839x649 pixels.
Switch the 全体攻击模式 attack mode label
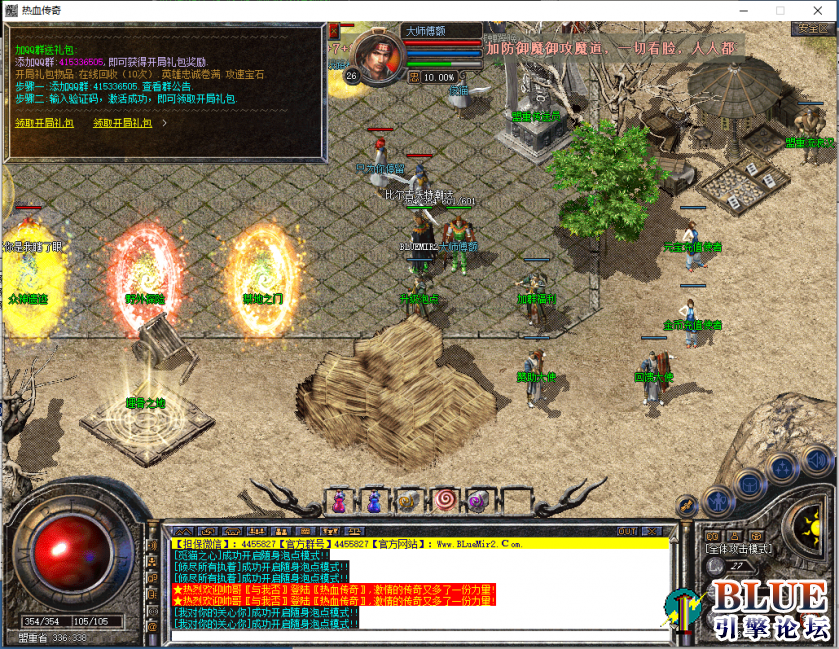pos(738,549)
